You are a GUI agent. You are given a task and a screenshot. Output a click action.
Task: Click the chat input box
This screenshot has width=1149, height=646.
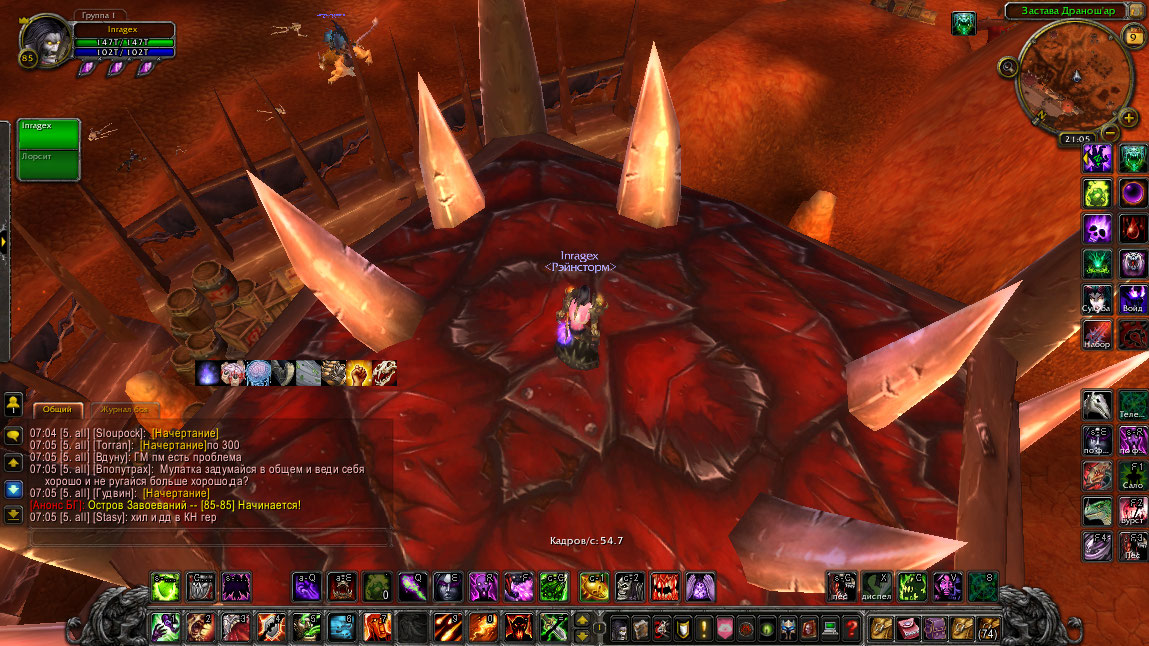pyautogui.click(x=210, y=537)
